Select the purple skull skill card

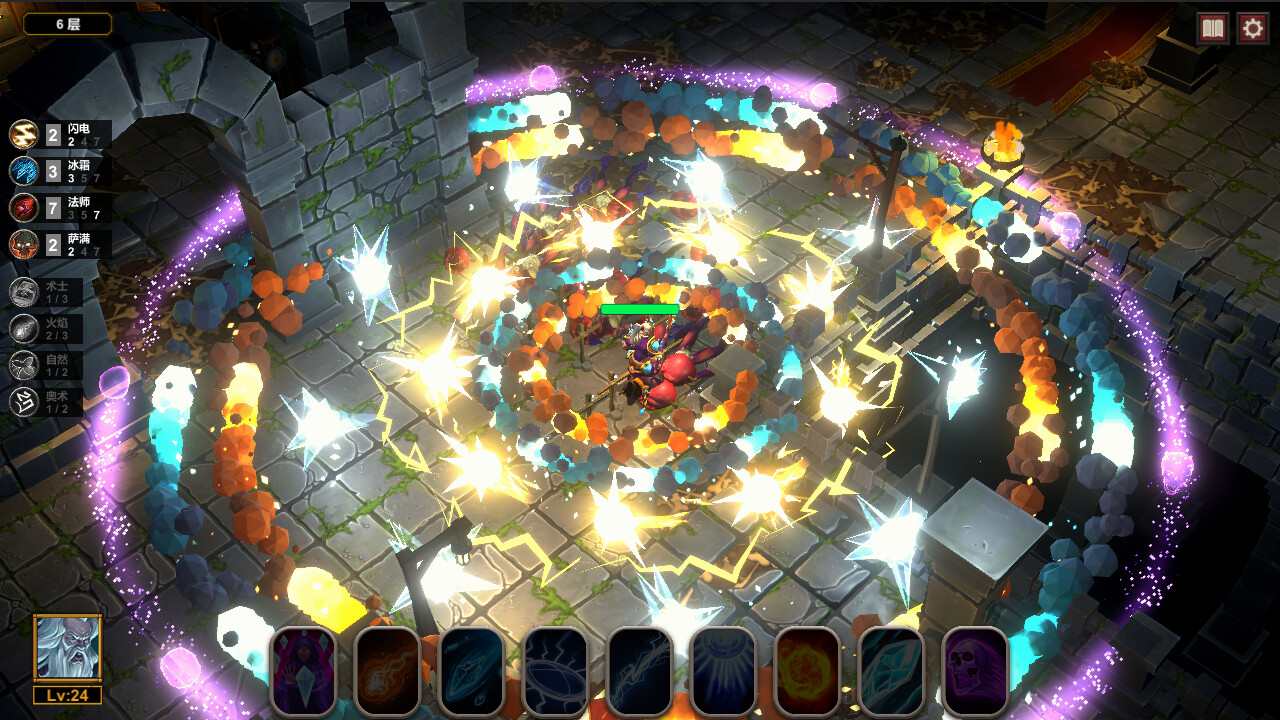coord(975,671)
